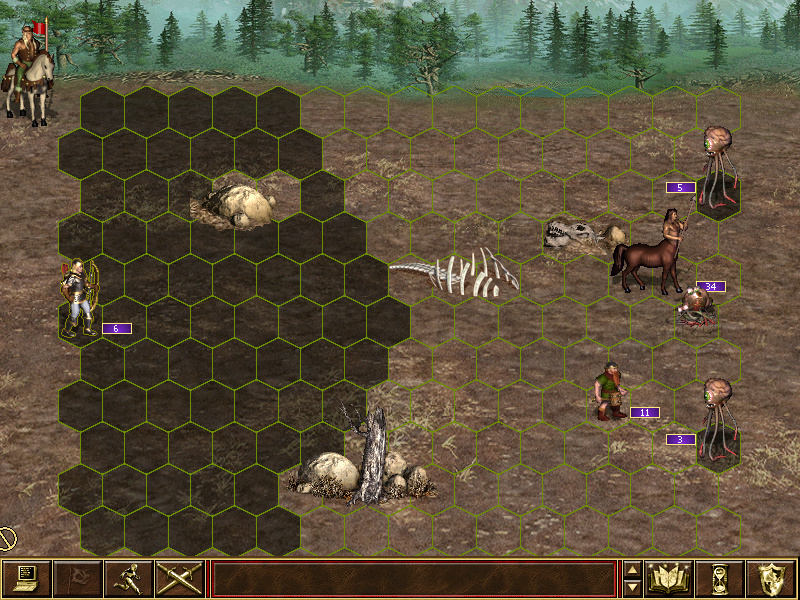
Task: Click the combat log message bar
Action: (x=413, y=578)
